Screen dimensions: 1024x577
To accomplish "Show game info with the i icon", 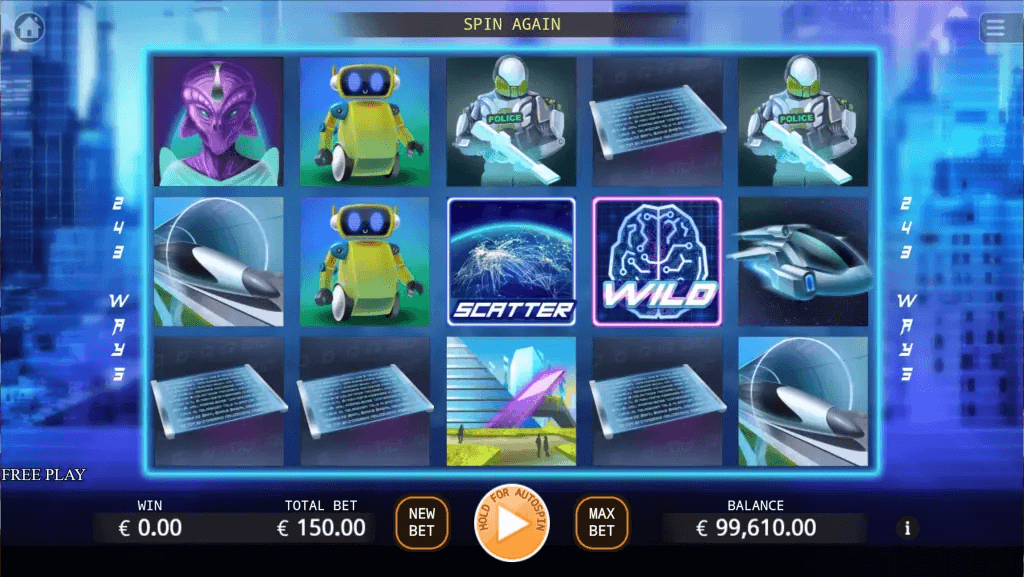I will [x=907, y=528].
